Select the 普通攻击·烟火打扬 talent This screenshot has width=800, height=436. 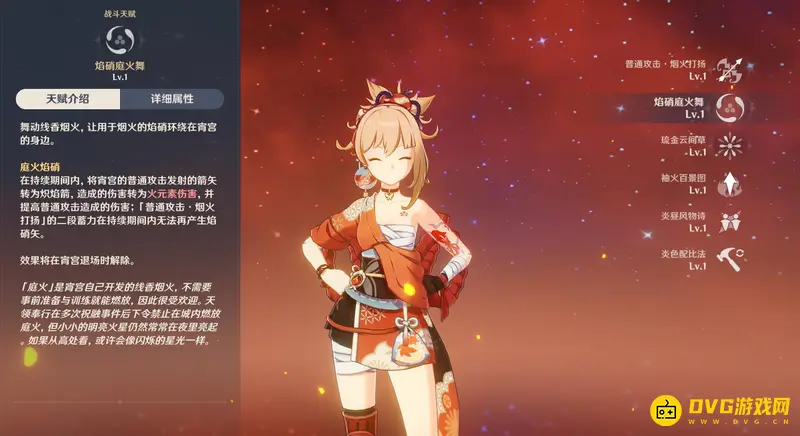pyautogui.click(x=731, y=68)
